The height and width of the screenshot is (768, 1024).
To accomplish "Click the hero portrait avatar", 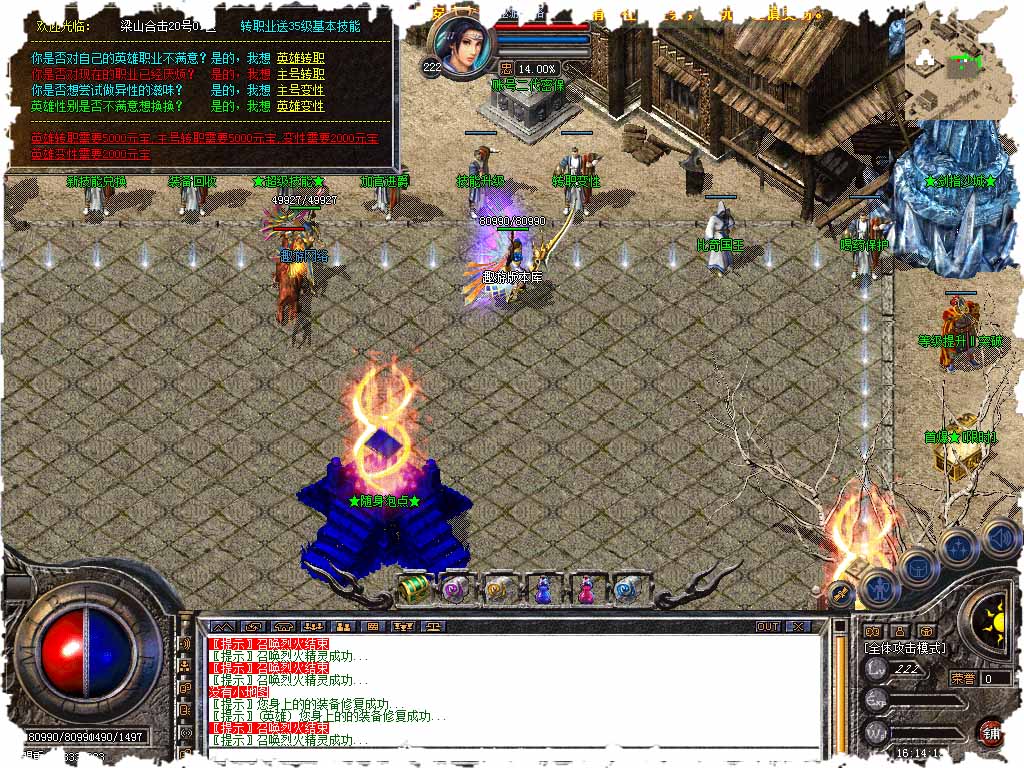I will 462,48.
